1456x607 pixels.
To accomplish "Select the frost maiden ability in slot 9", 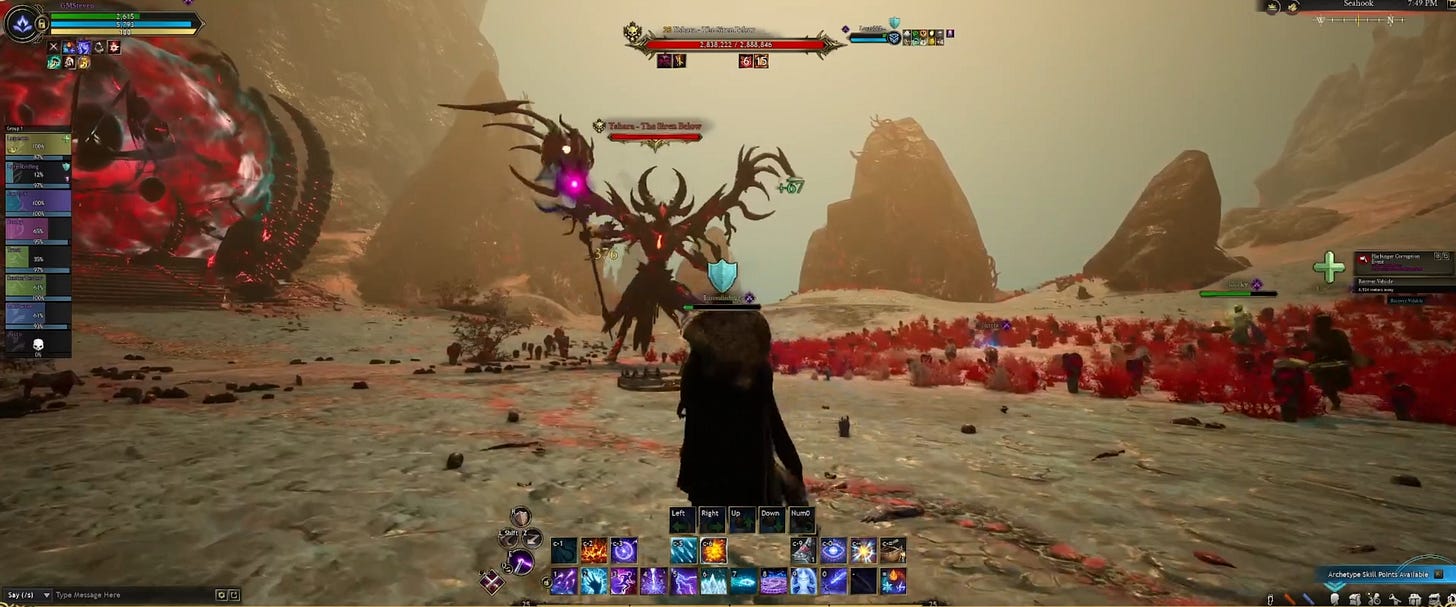I will point(803,581).
